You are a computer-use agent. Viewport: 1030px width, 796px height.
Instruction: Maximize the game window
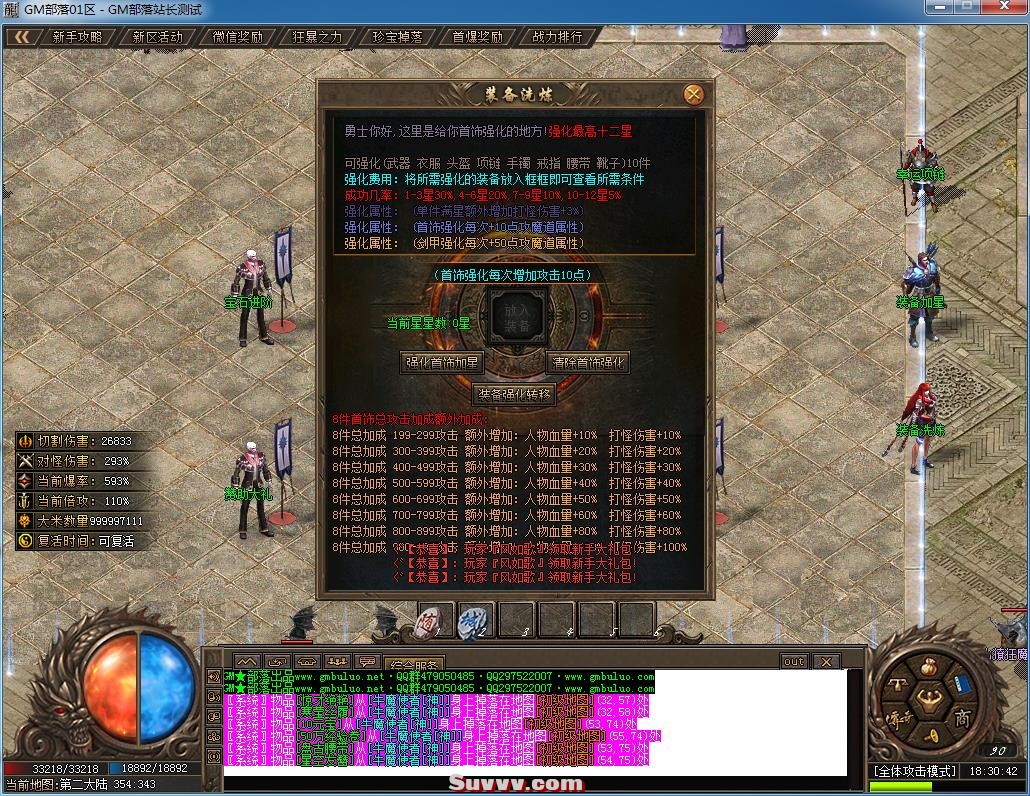click(966, 8)
